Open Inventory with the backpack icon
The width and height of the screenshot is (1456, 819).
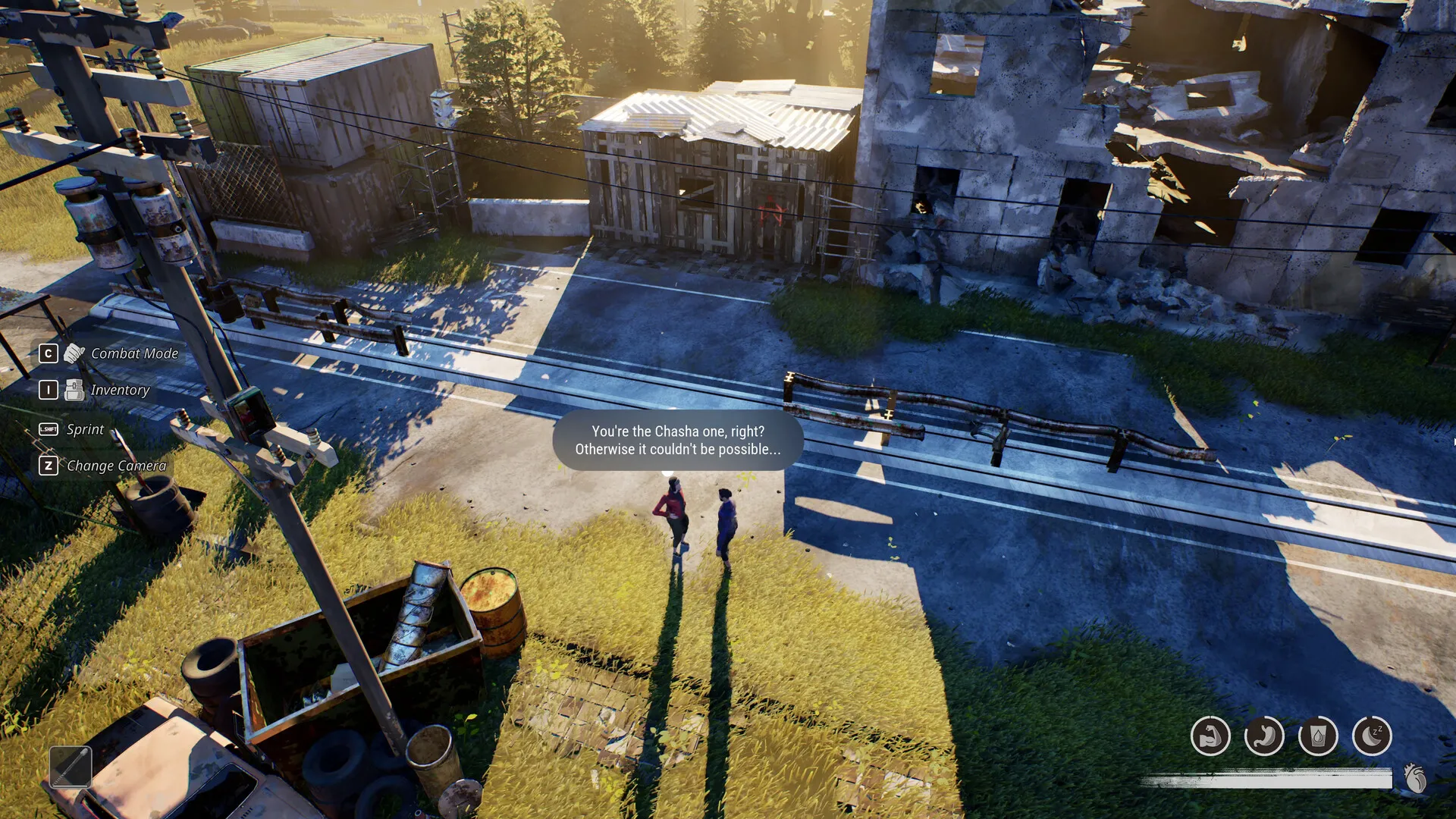(74, 390)
